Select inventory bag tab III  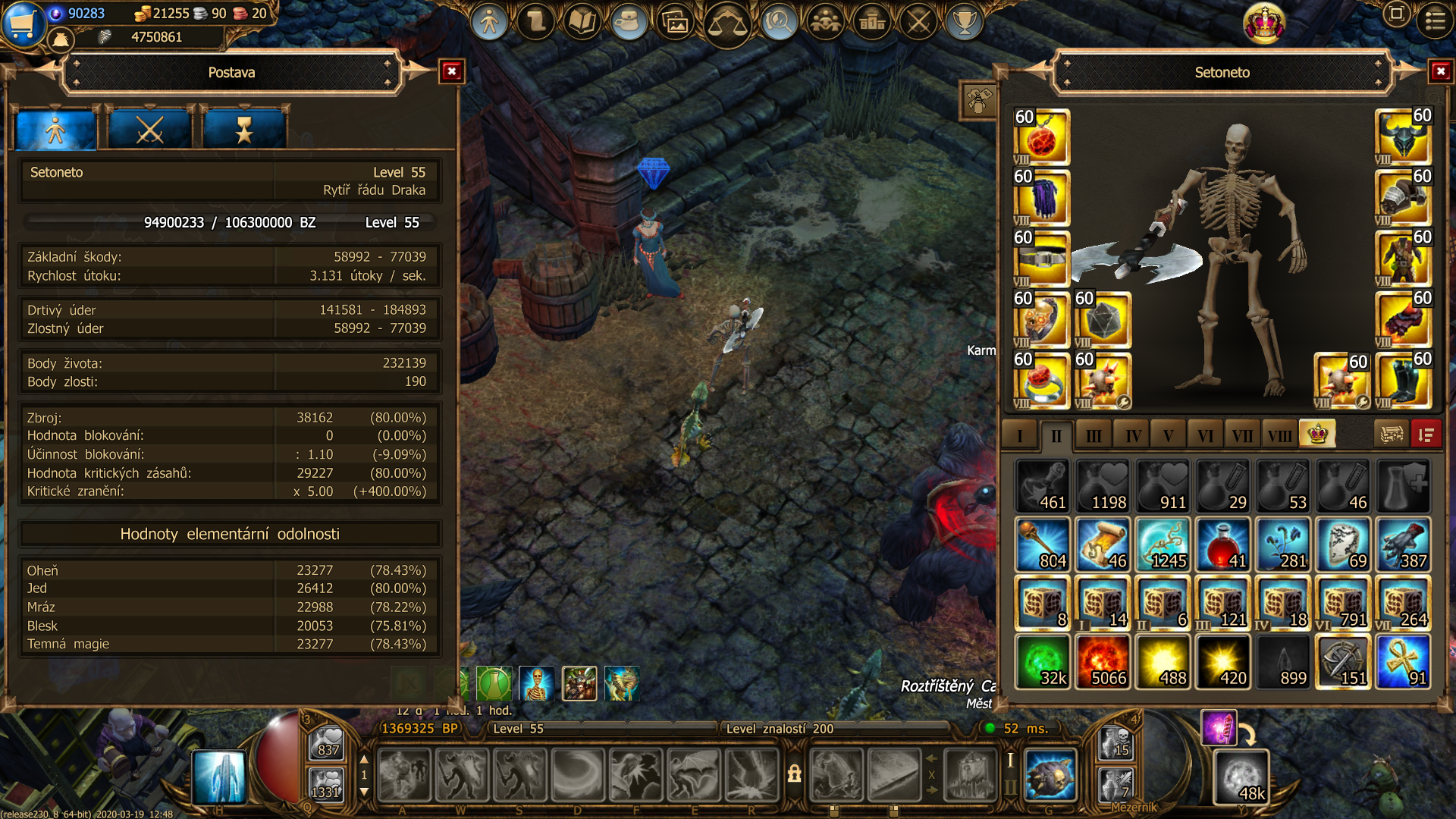(x=1094, y=435)
